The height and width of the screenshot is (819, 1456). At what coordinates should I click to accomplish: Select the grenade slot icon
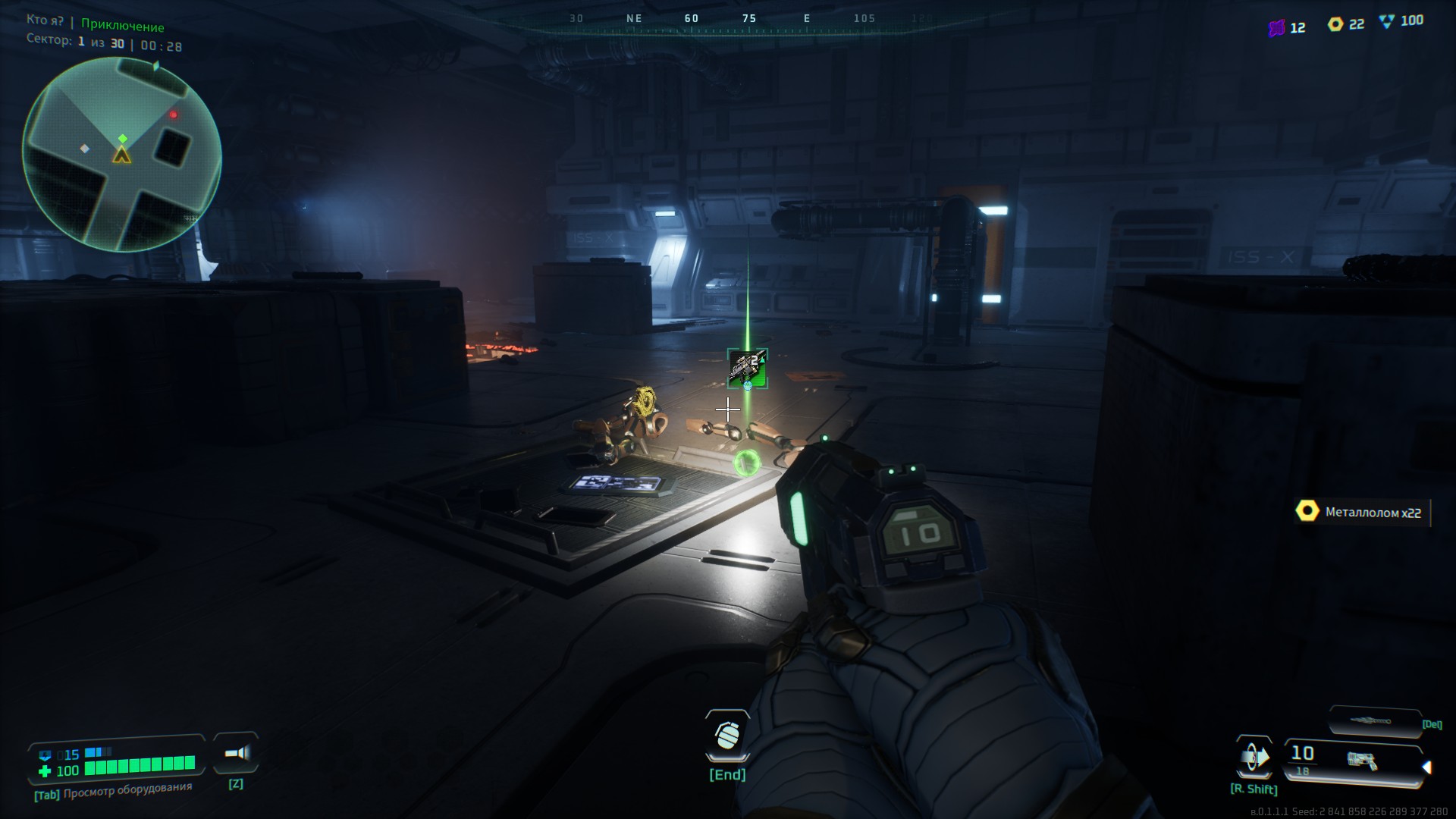tap(727, 736)
